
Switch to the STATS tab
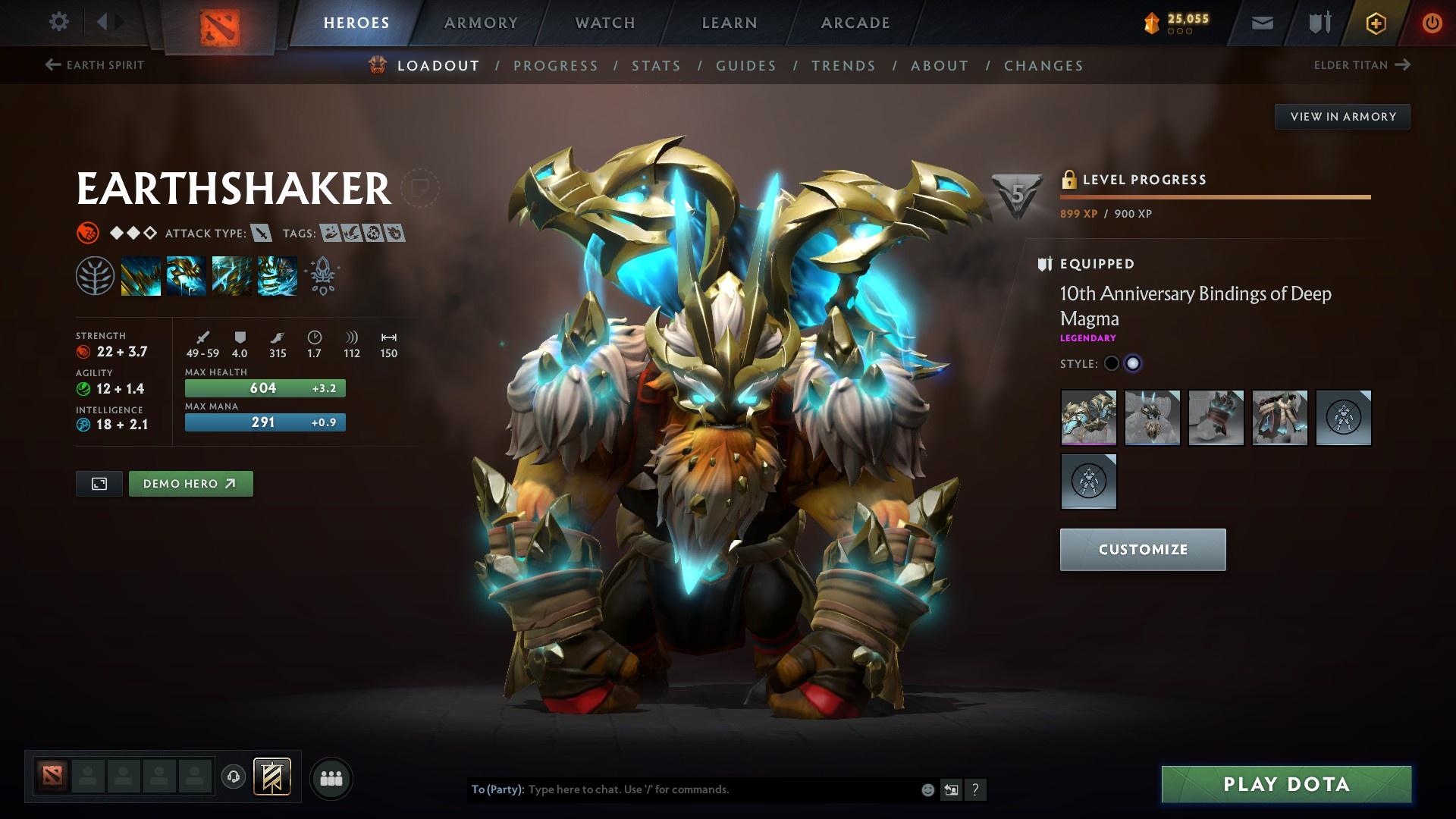pyautogui.click(x=656, y=66)
